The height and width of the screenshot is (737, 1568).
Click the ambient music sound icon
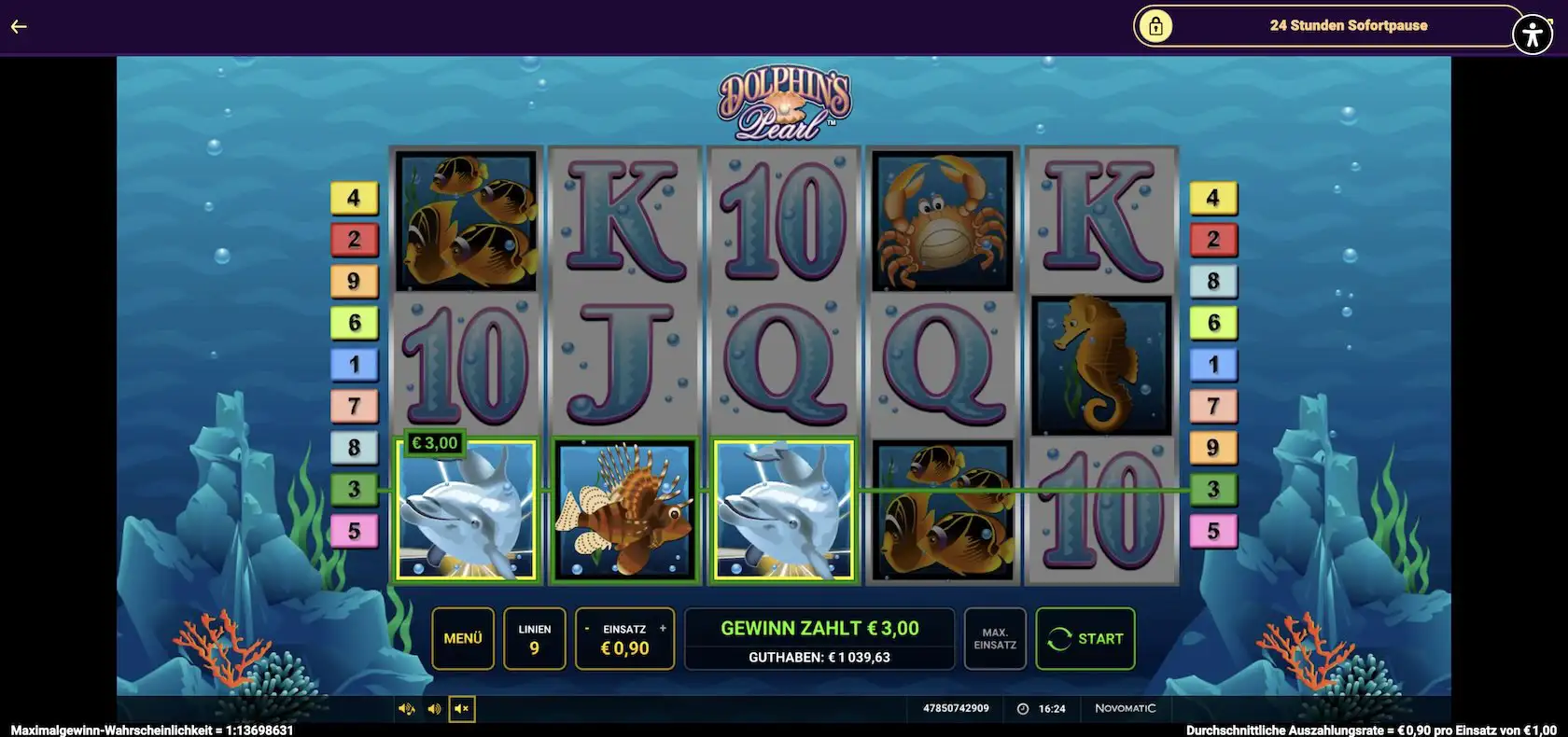406,708
